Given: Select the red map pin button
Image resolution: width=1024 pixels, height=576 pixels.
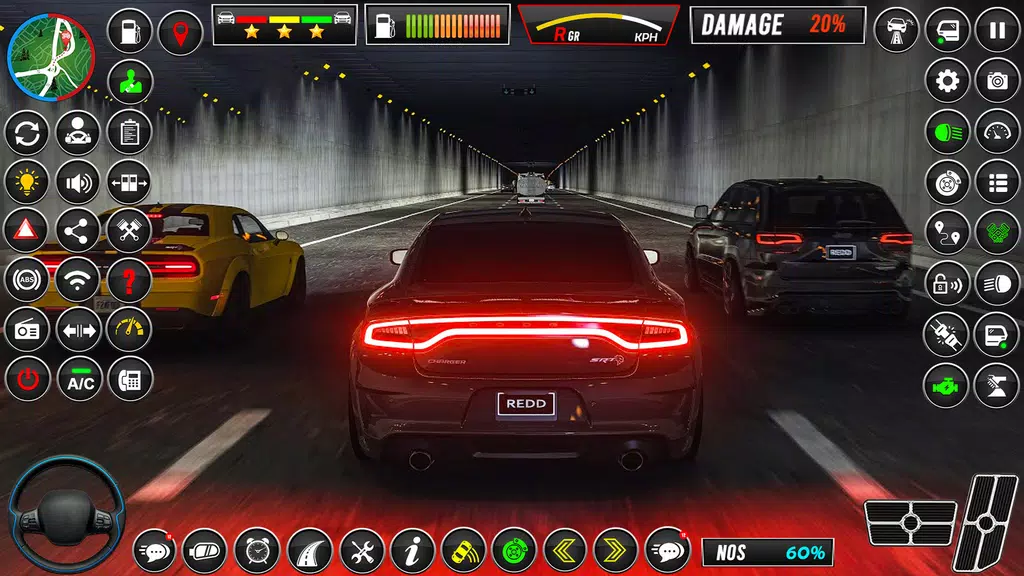Looking at the screenshot, I should point(180,32).
